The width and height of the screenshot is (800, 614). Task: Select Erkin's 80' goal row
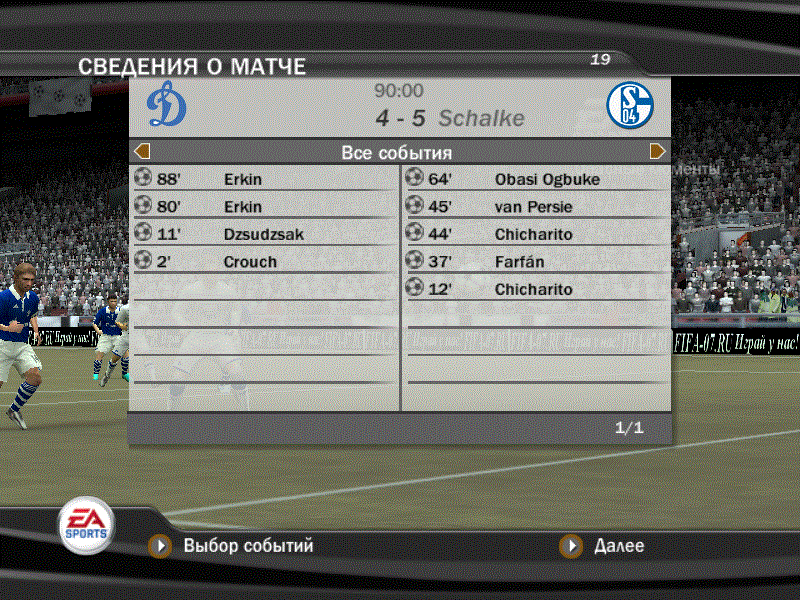point(264,207)
